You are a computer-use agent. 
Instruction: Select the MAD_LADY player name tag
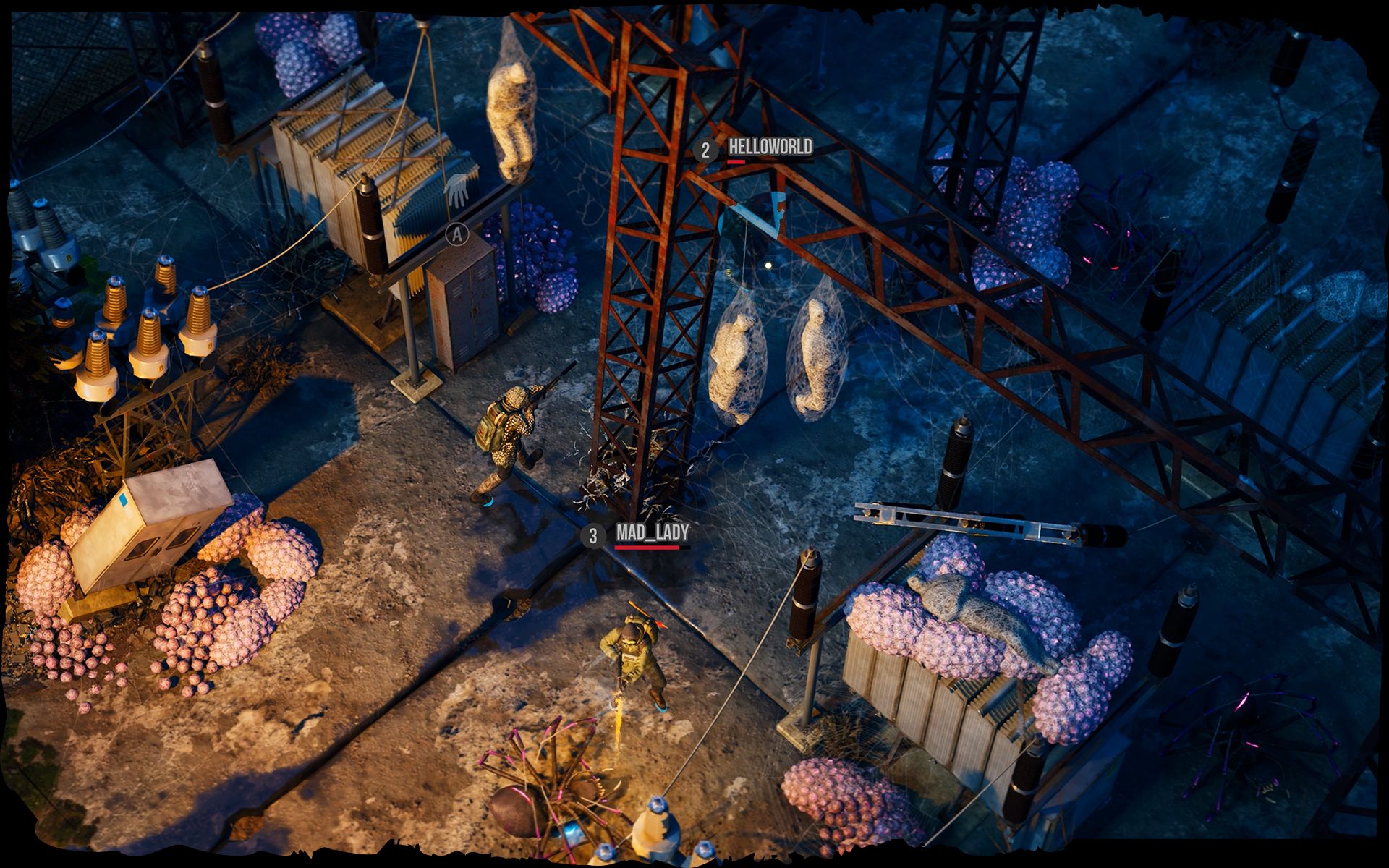[x=652, y=533]
